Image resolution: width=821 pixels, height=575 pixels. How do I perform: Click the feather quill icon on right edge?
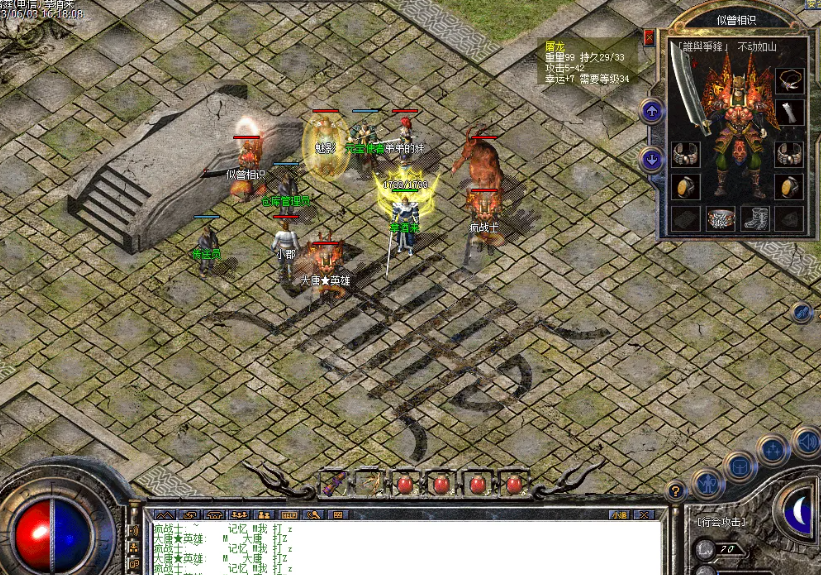tap(802, 313)
